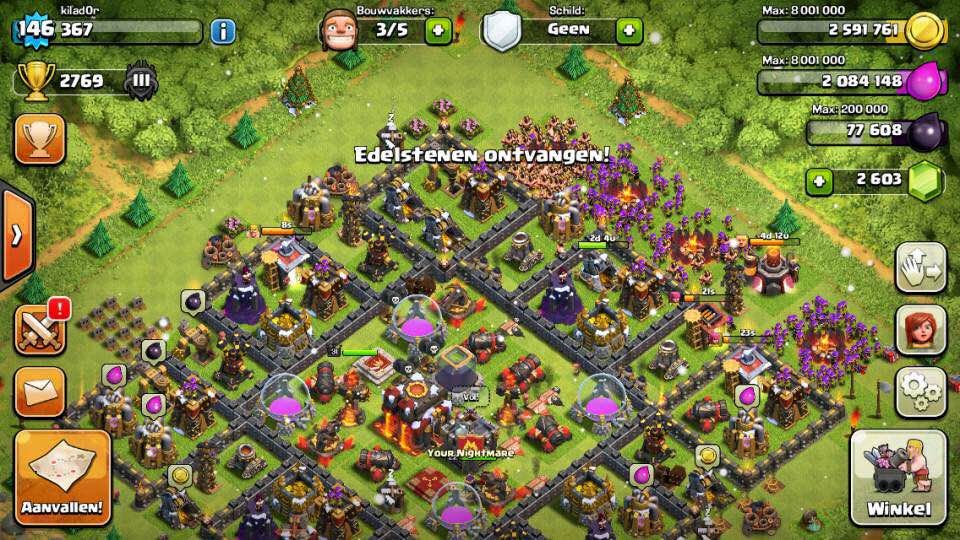Screen dimensions: 960x540
Task: Open the Aanvallen! attack map
Action: point(60,478)
